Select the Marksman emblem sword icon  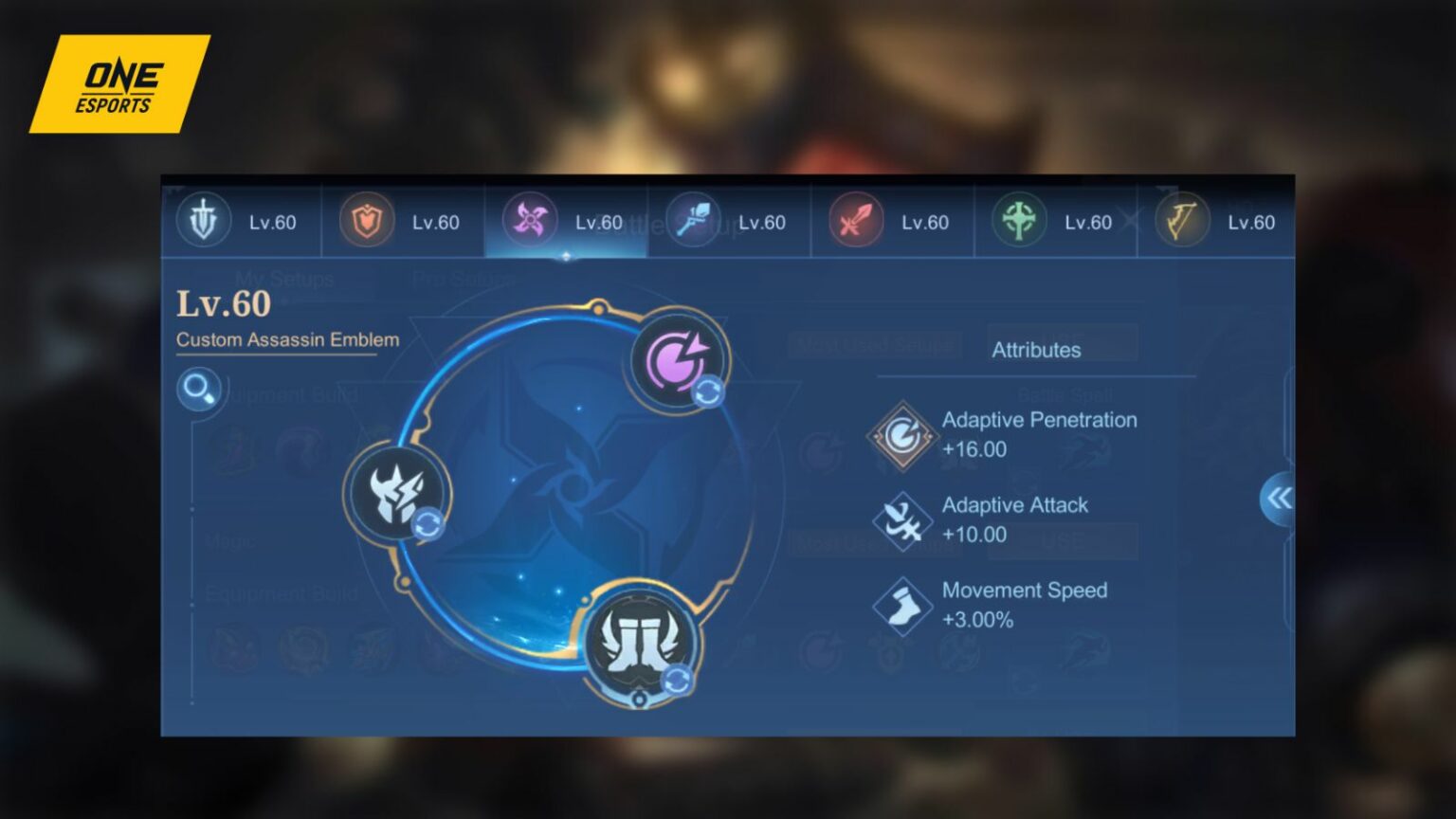[854, 219]
